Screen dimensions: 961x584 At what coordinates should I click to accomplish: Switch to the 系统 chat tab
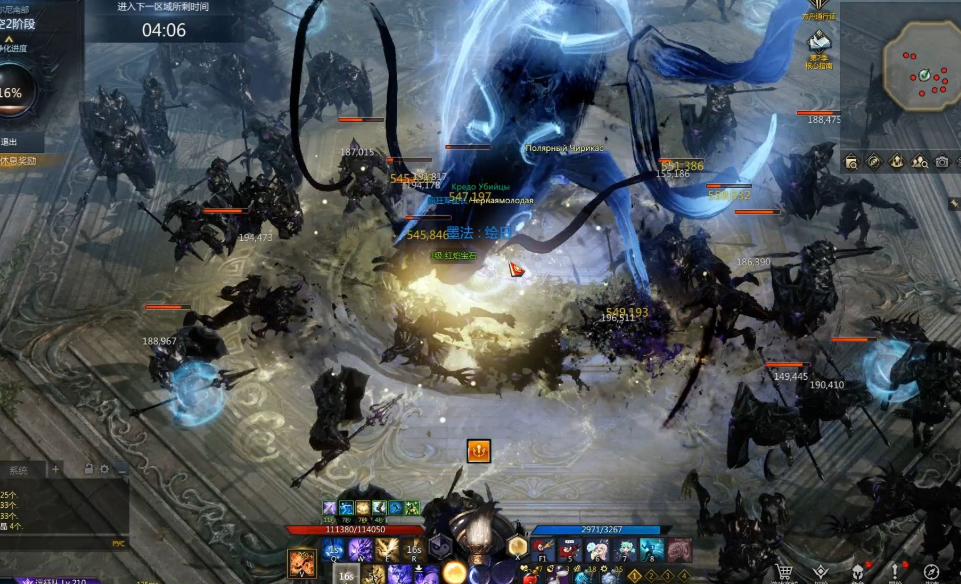(20, 469)
